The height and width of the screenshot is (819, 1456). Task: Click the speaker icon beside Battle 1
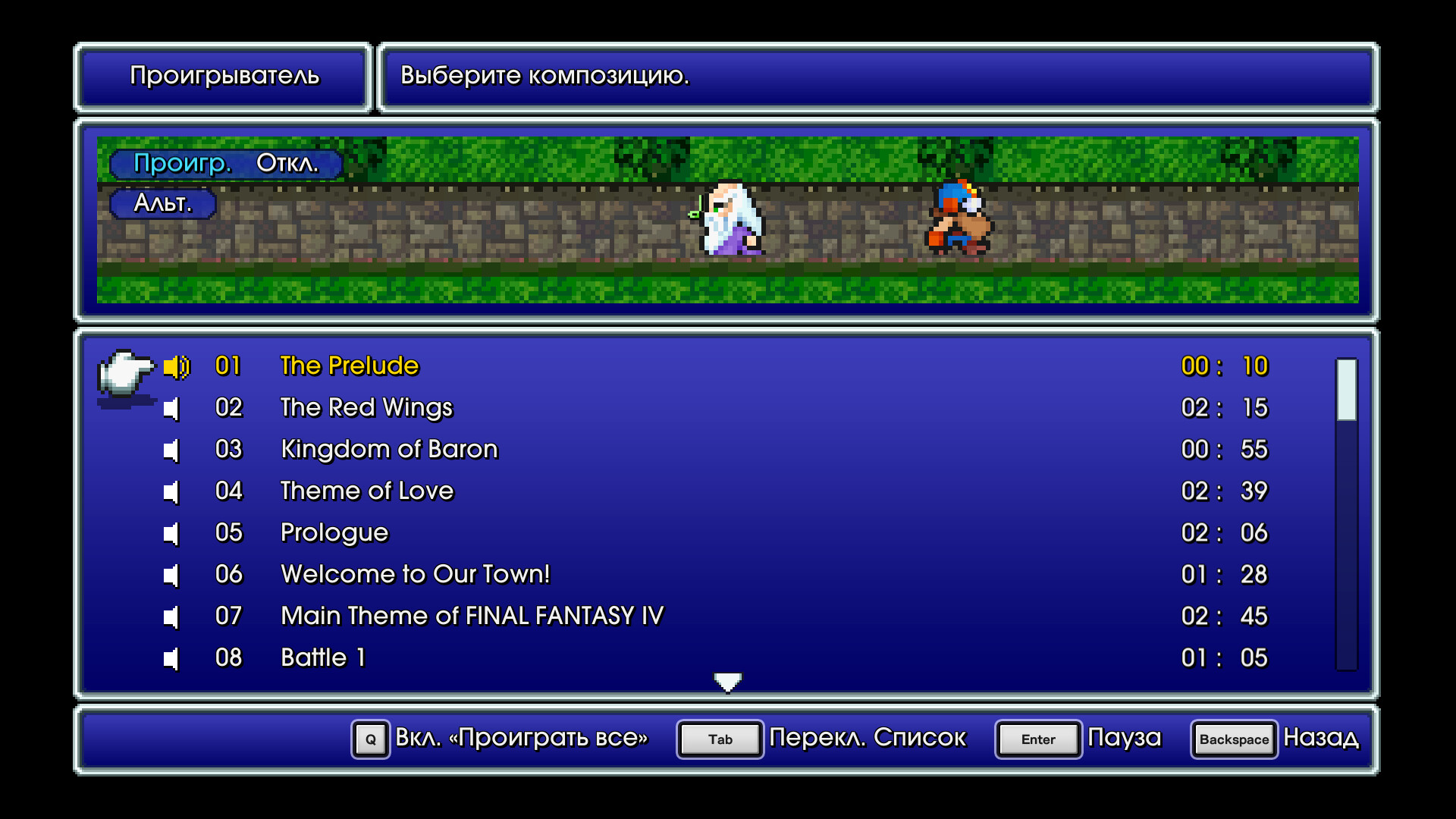point(173,657)
